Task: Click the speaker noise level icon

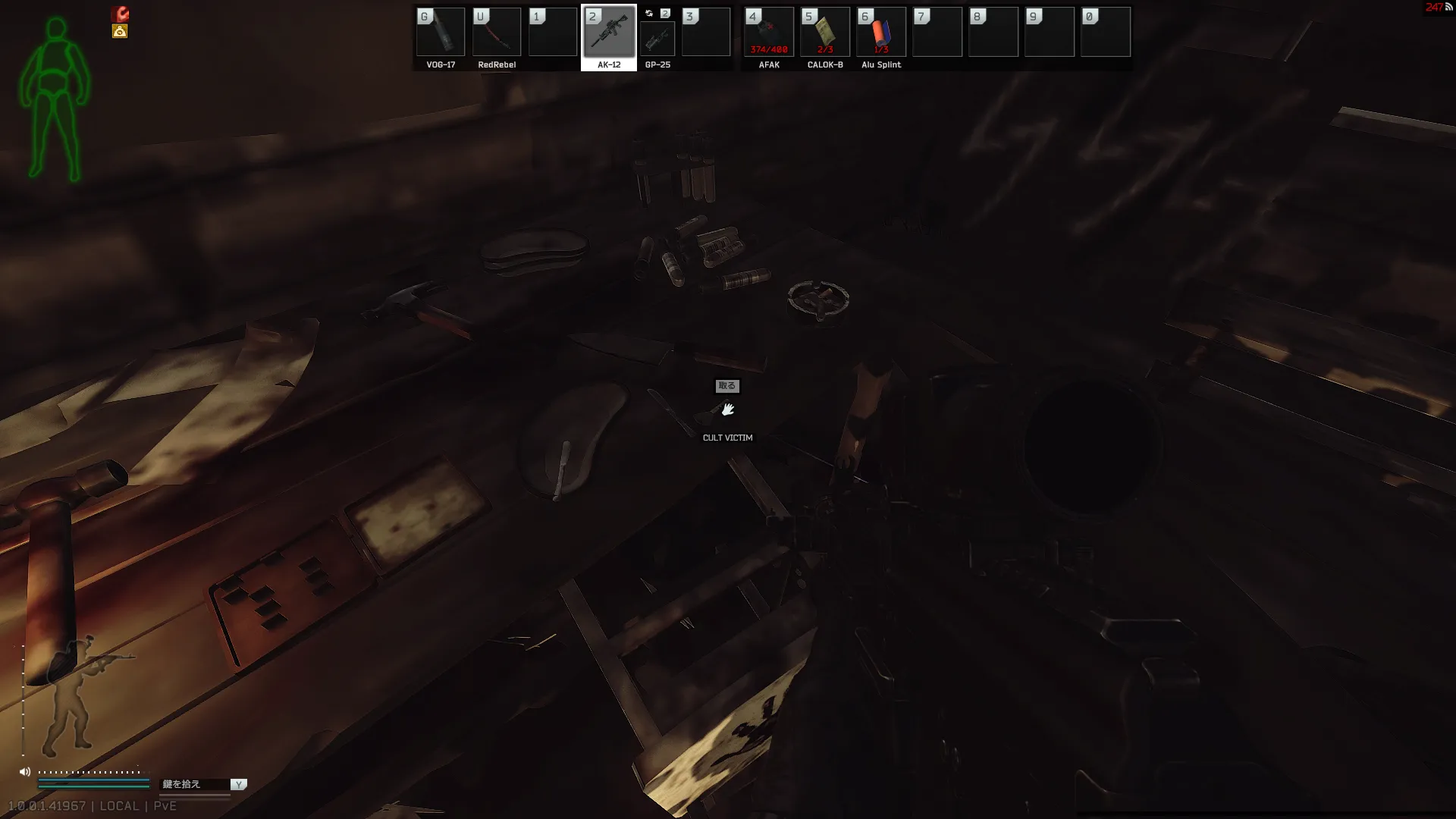Action: 25,772
